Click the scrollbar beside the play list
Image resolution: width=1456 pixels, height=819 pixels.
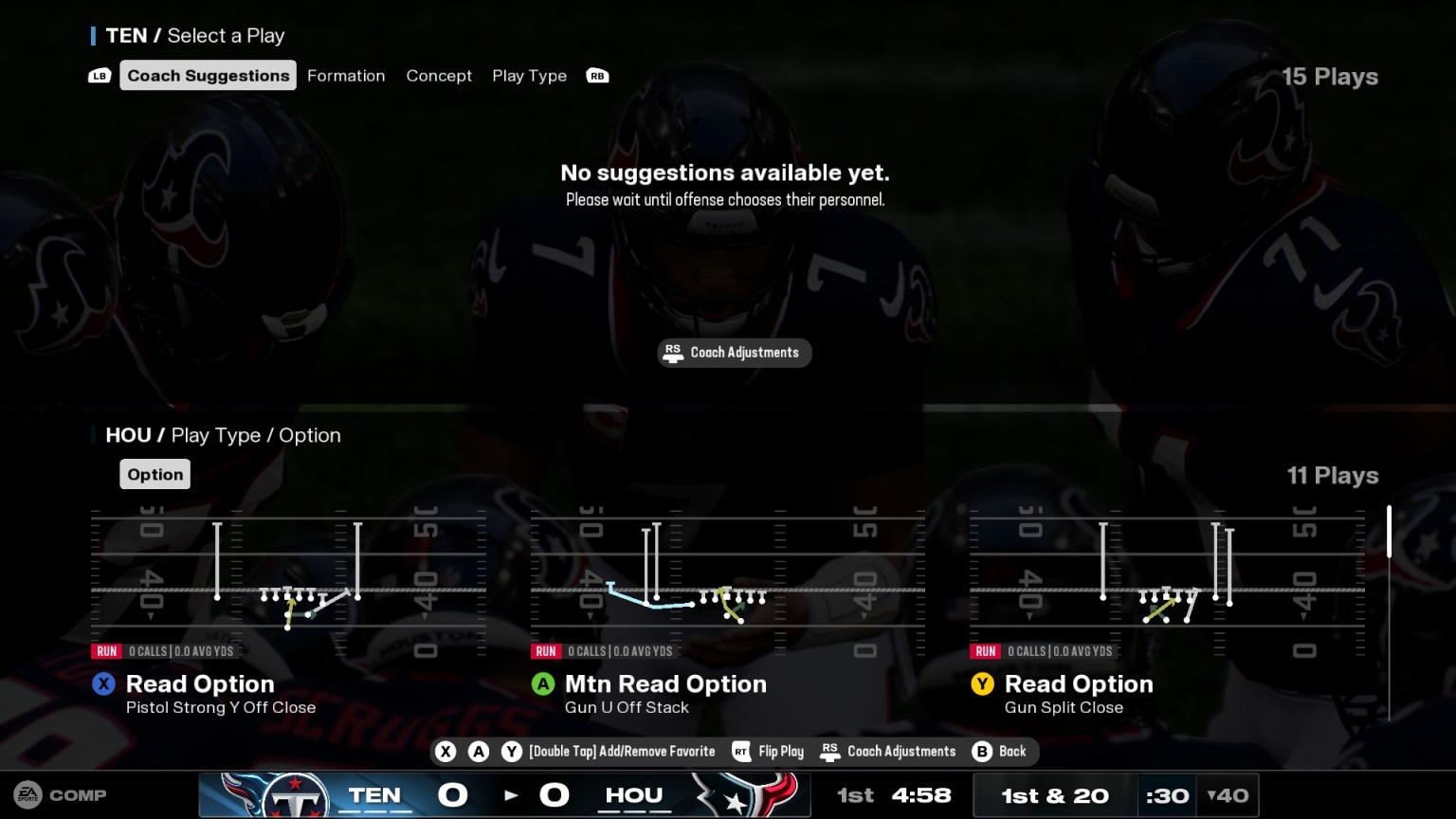1388,531
